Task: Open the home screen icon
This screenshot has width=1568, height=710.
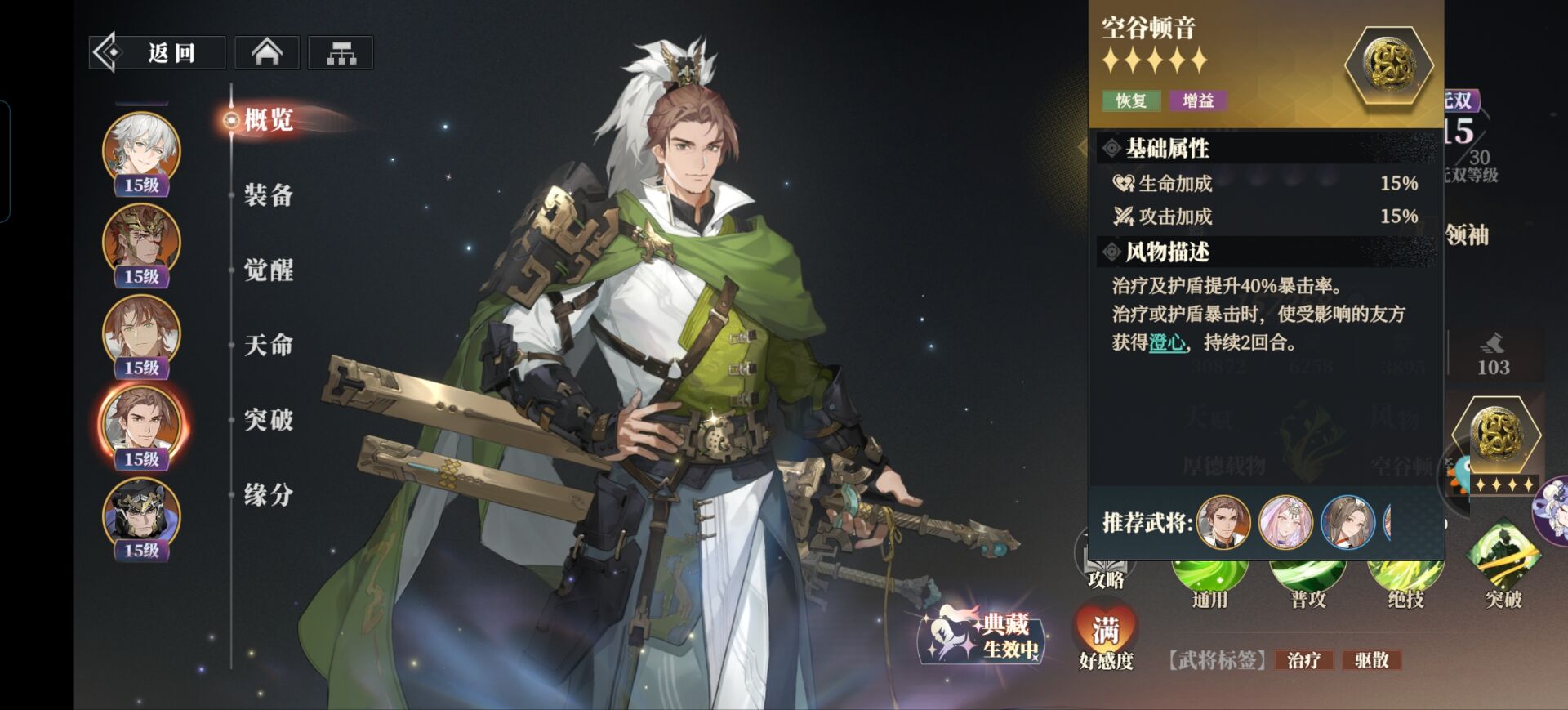Action: click(267, 53)
